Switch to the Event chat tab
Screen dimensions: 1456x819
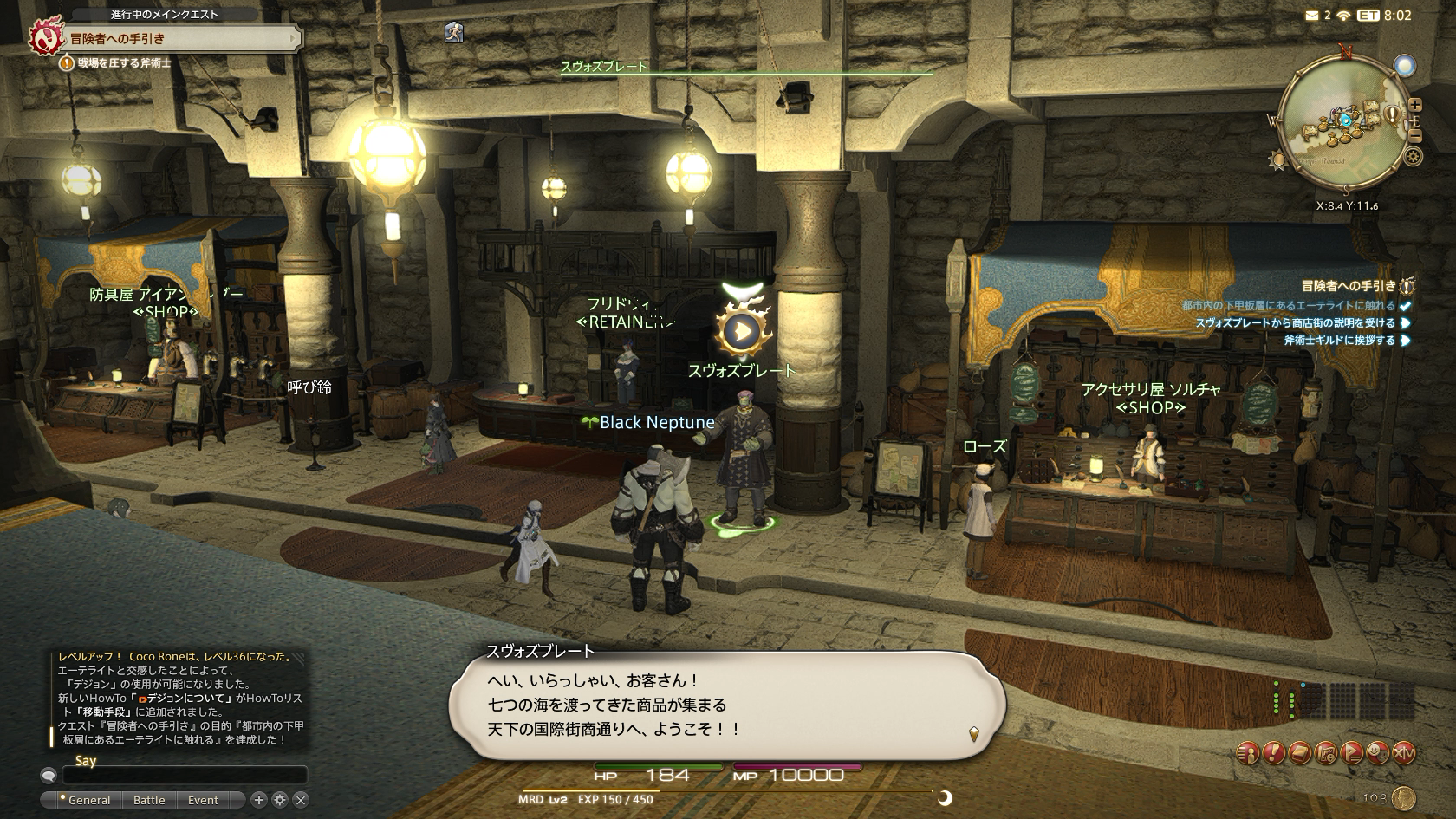[203, 800]
